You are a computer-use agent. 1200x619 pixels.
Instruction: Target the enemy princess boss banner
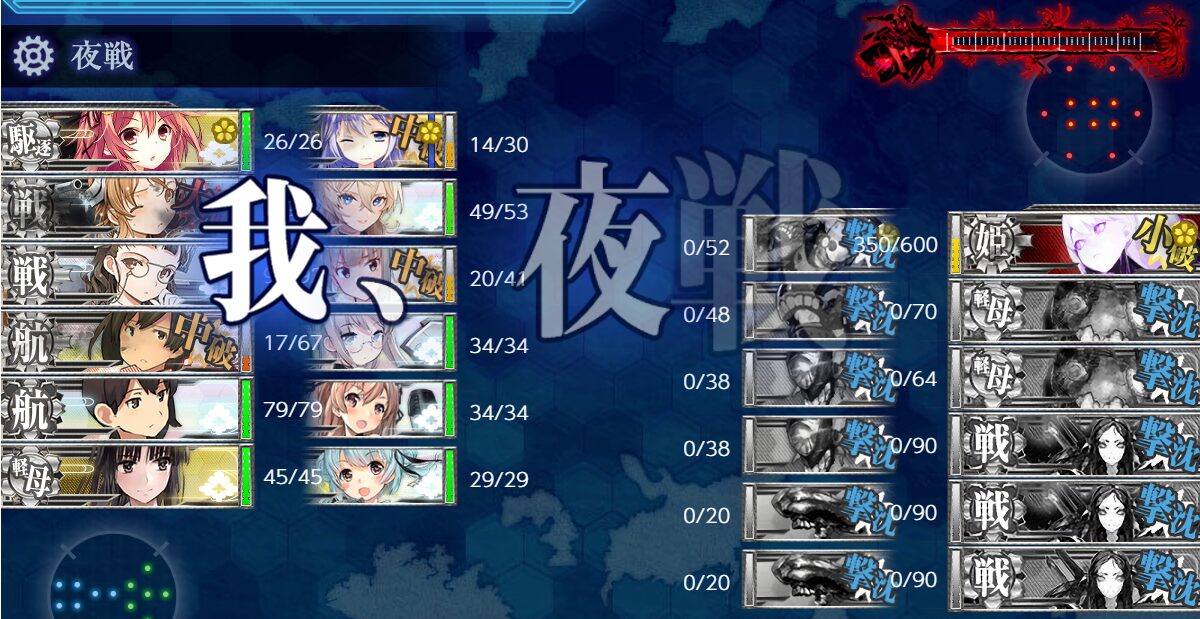click(1075, 244)
